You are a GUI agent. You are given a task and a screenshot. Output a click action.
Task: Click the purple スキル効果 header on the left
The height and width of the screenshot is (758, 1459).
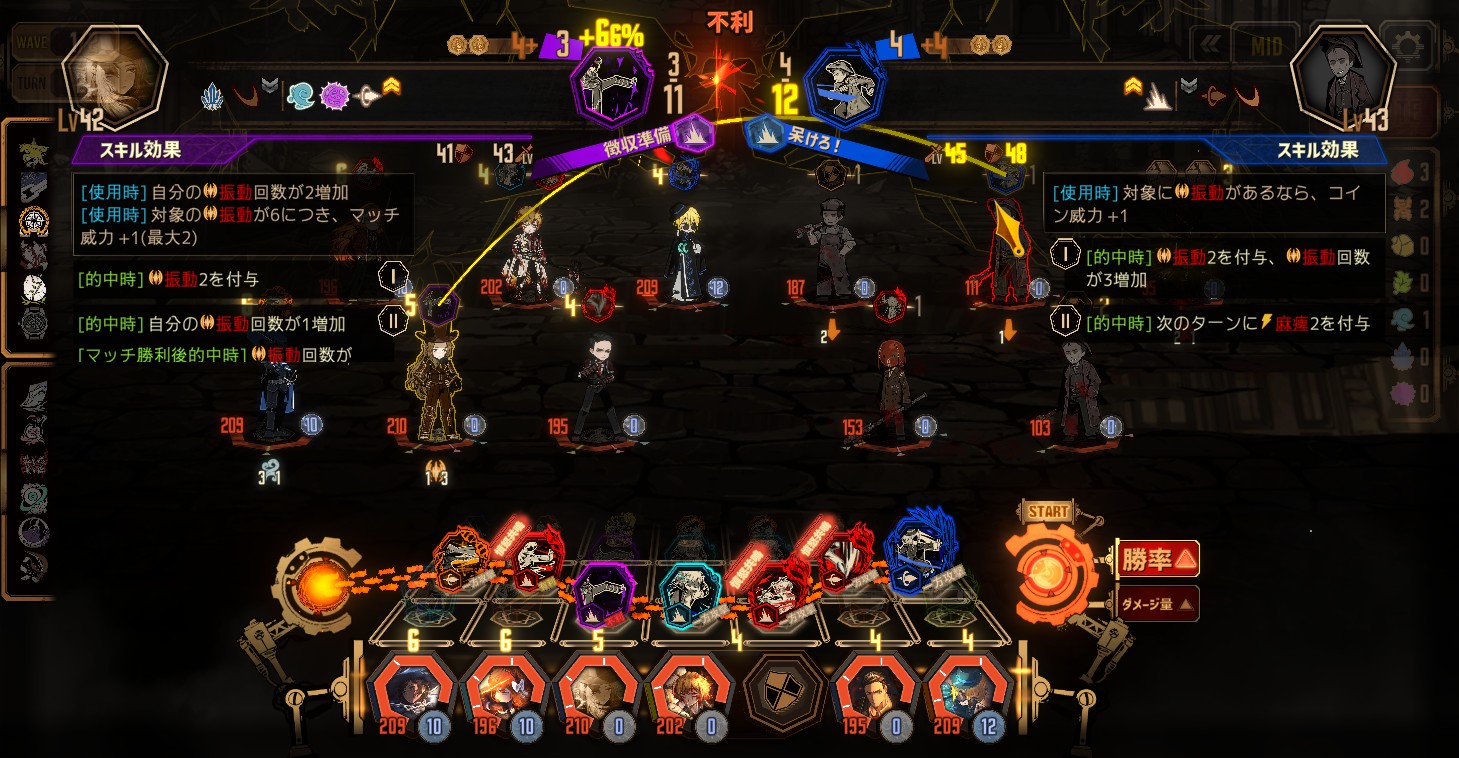[140, 150]
